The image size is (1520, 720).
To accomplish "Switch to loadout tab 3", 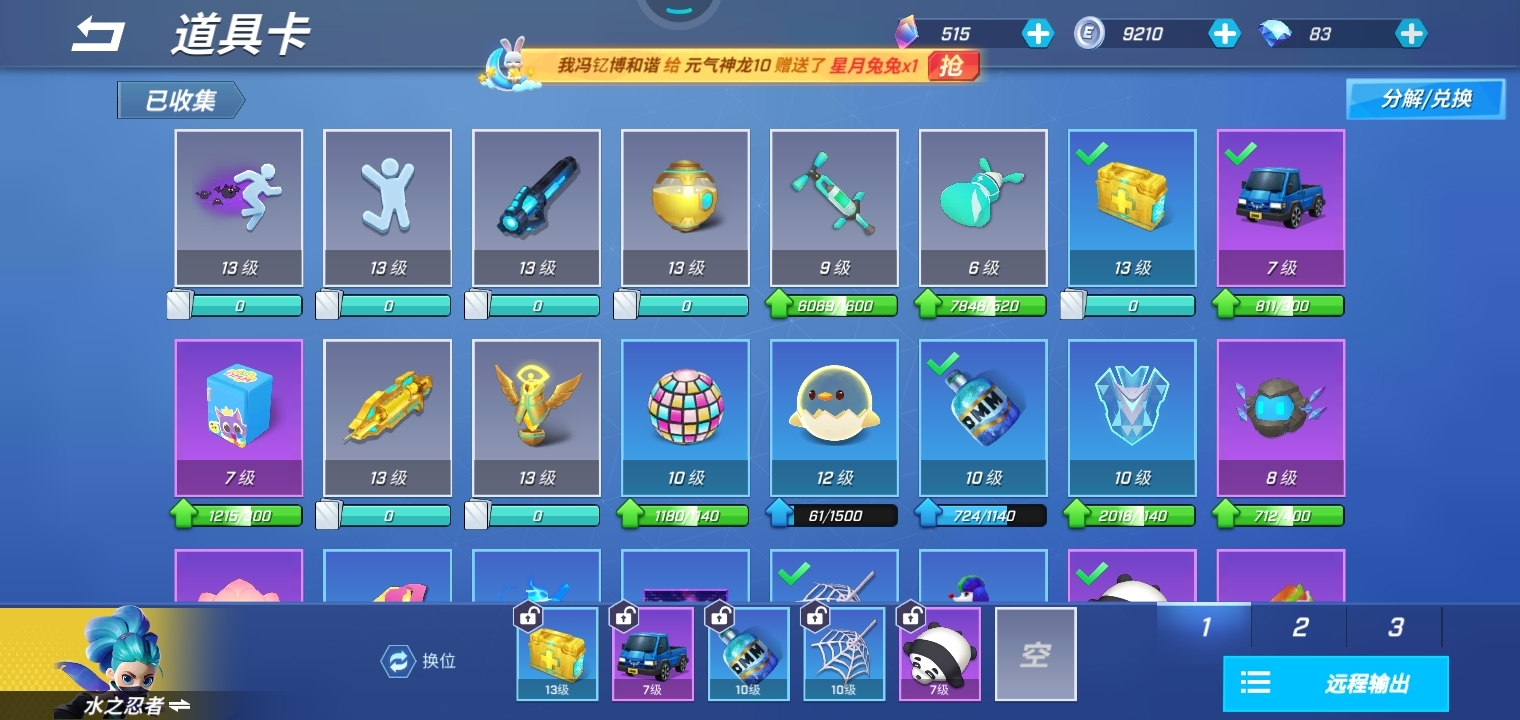I will [1394, 627].
